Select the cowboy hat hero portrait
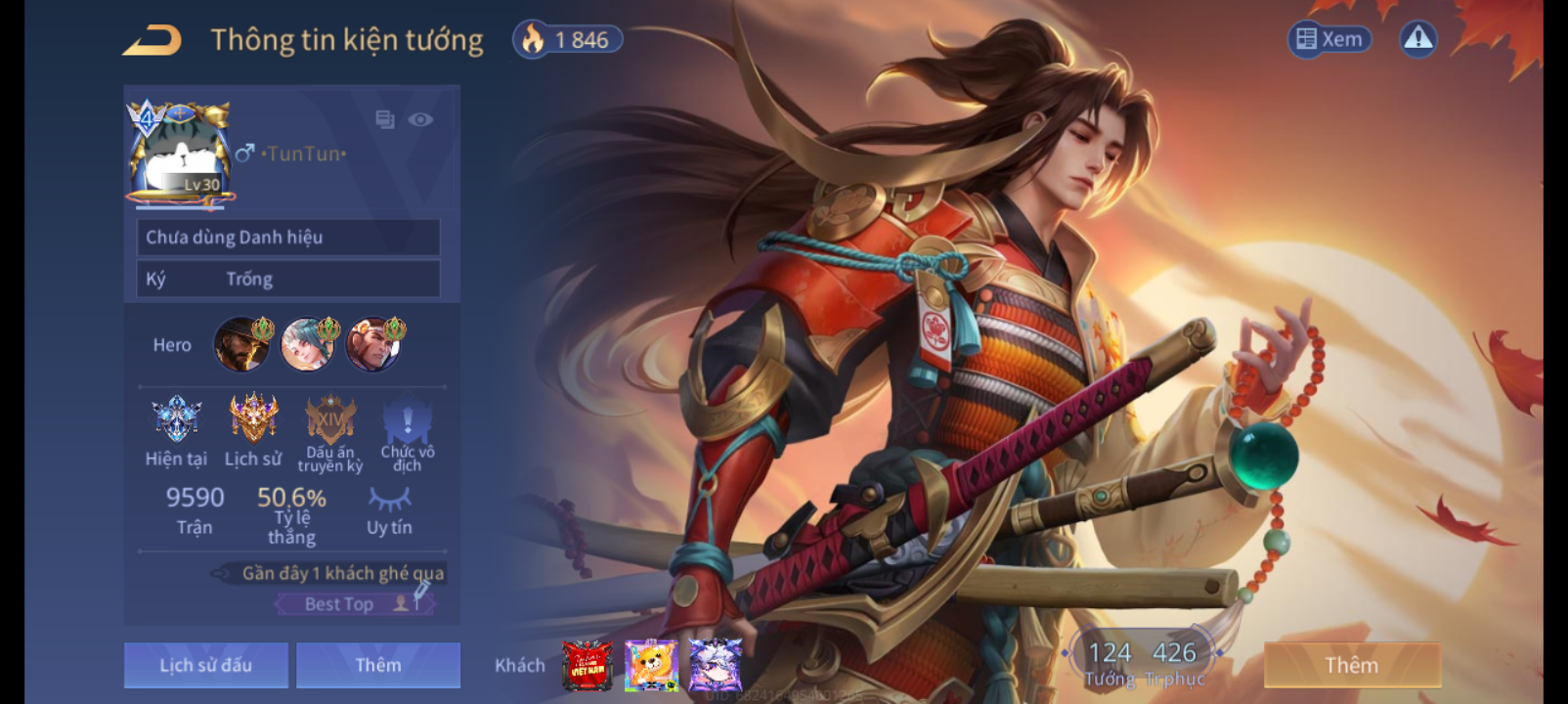 [241, 344]
